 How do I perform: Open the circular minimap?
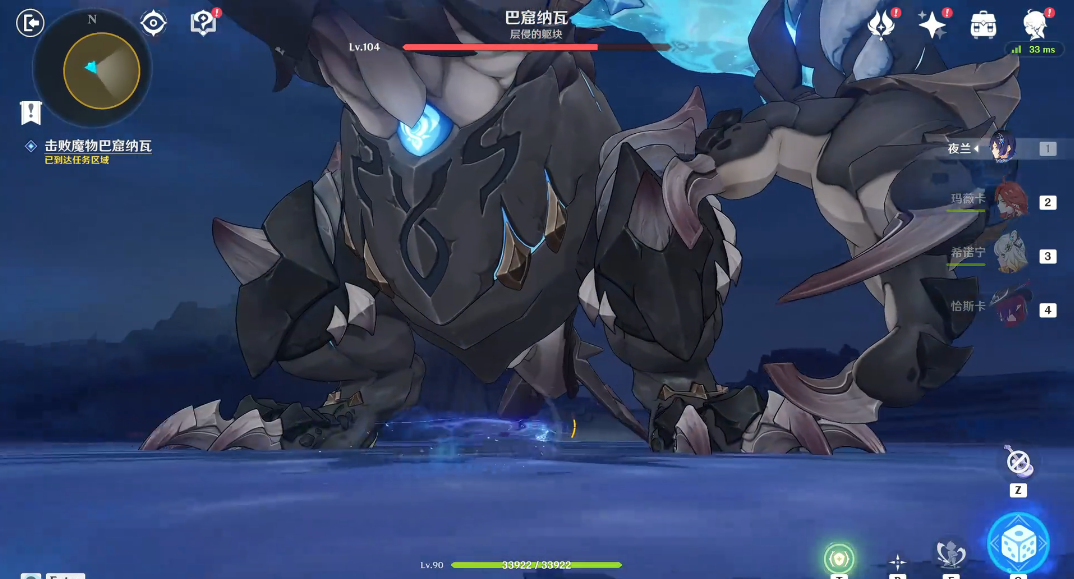click(92, 68)
